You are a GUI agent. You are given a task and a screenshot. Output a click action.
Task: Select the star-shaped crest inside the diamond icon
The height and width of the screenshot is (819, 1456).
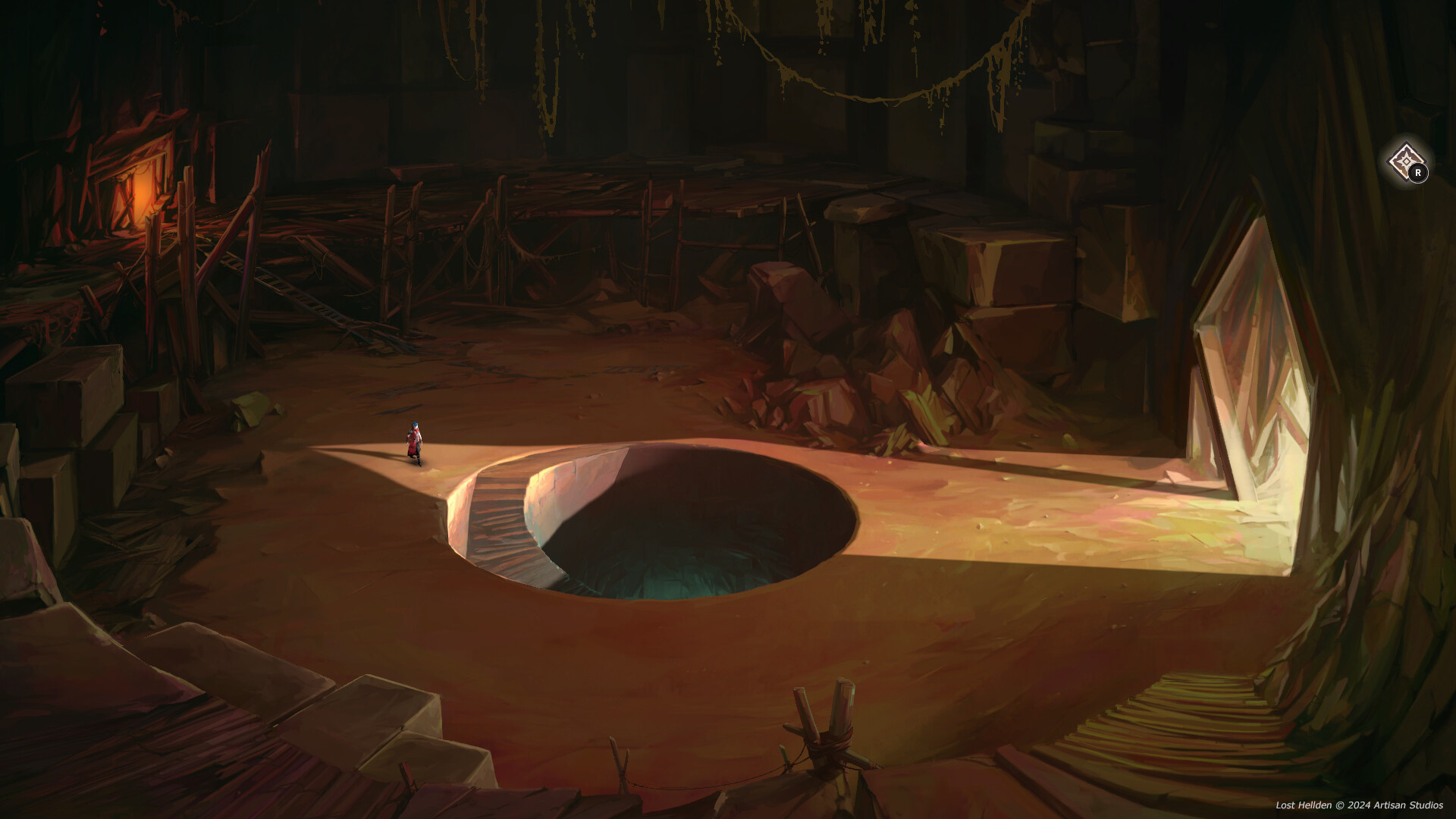1405,160
